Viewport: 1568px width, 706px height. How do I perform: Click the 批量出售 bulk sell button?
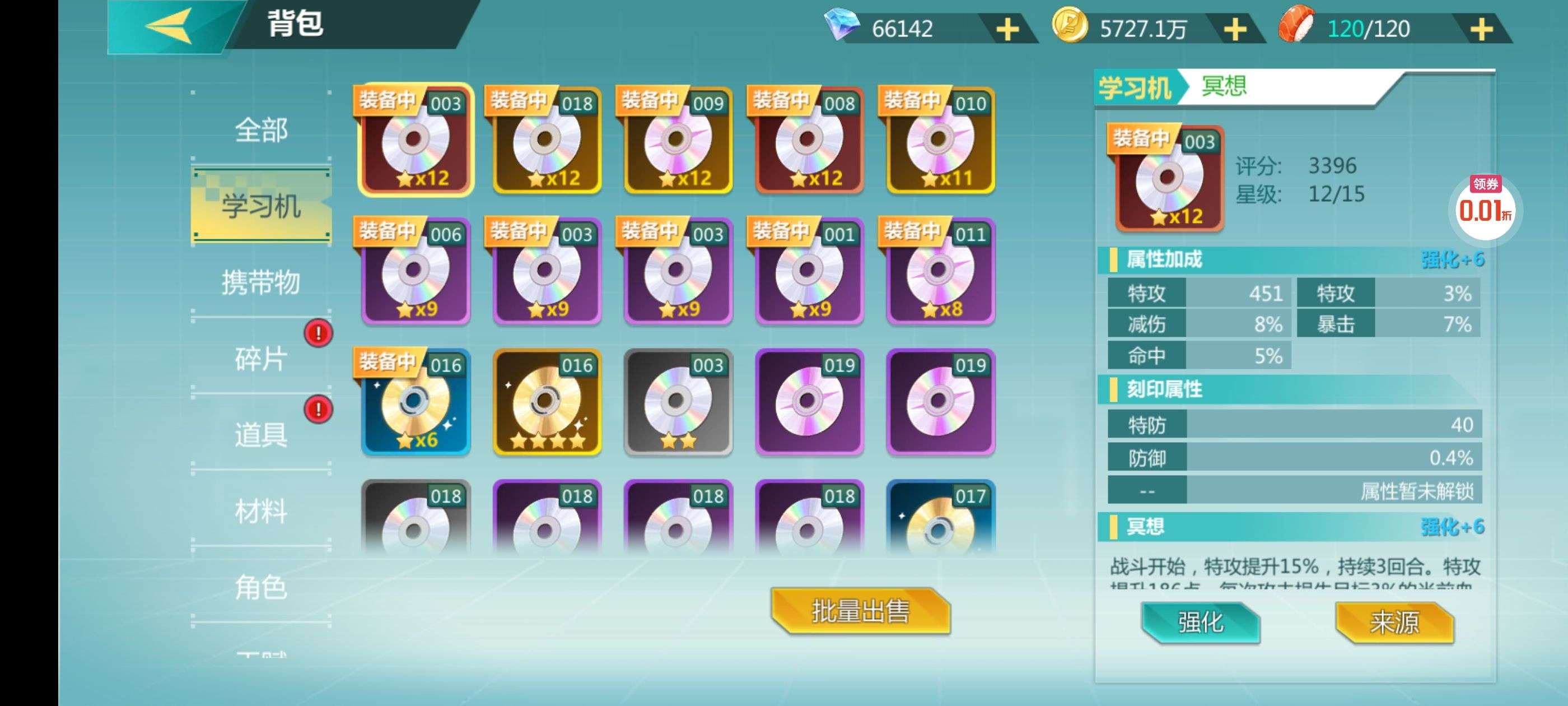[x=860, y=611]
